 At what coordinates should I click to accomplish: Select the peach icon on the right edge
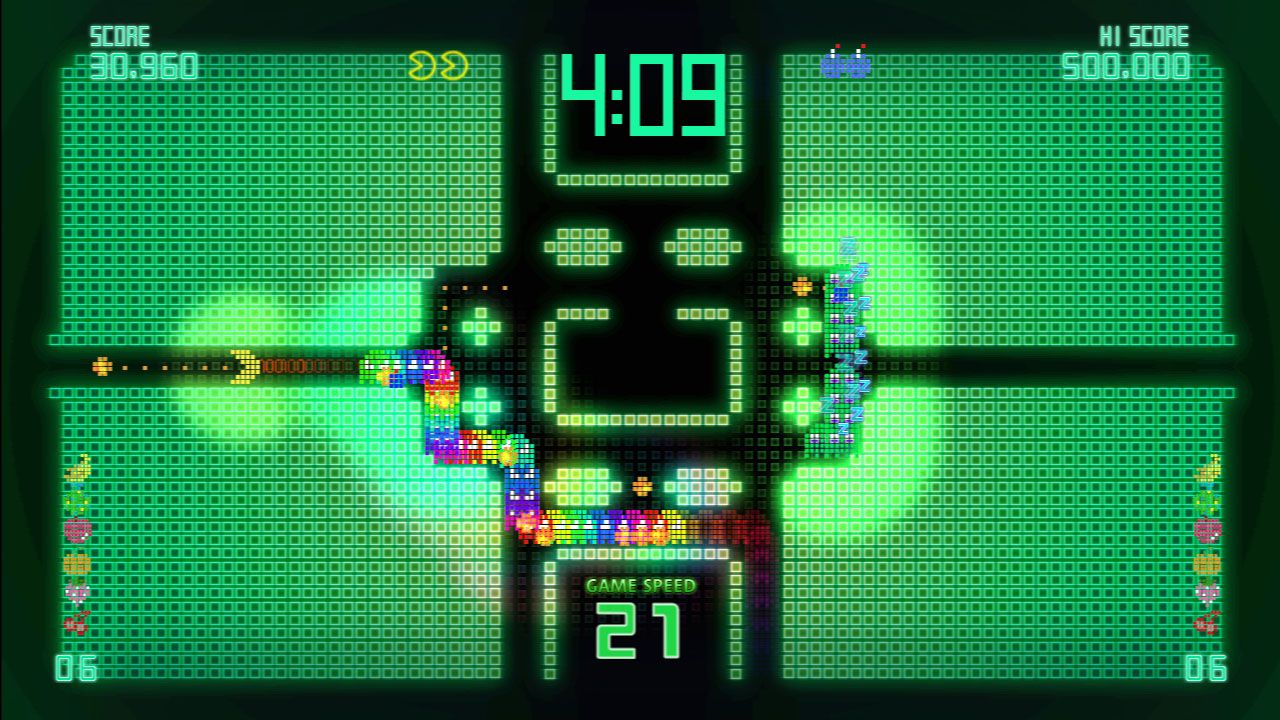point(1206,592)
